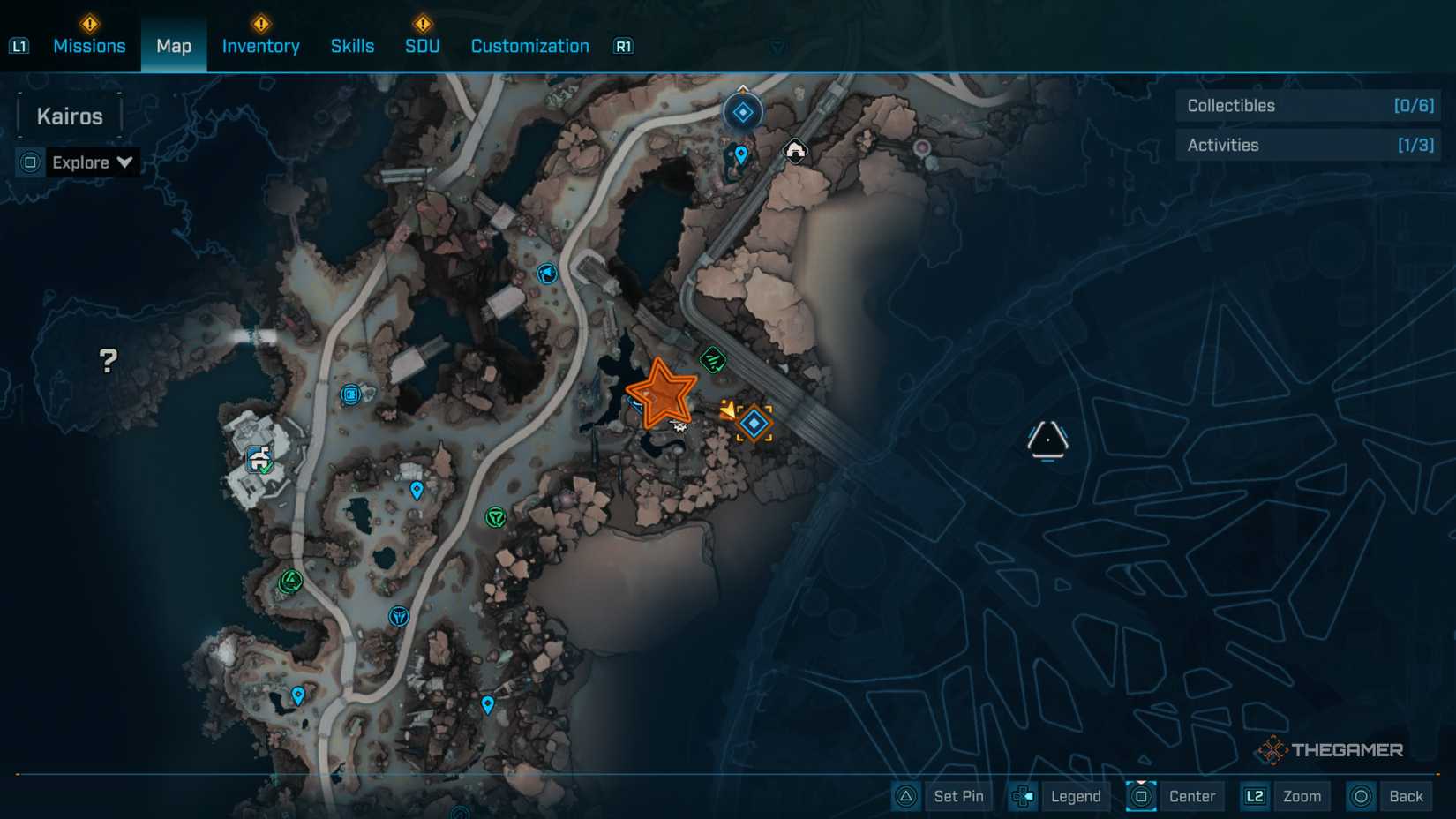
Task: Expand the Explore filter dropdown
Action: click(x=91, y=162)
